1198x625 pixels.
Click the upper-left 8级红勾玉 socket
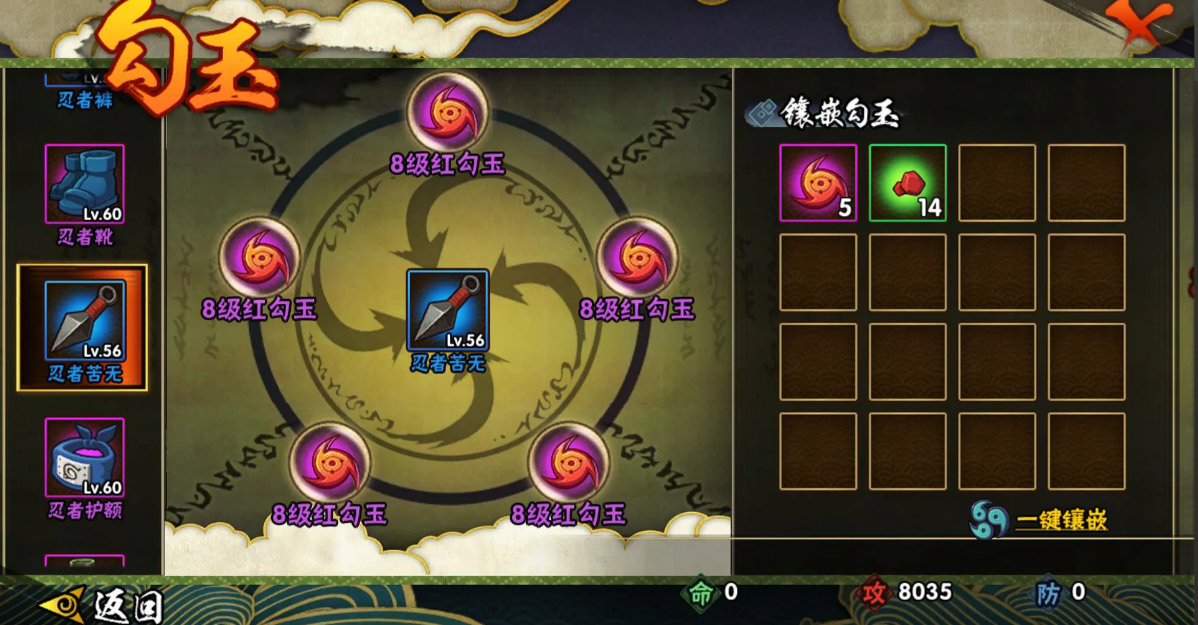[259, 255]
